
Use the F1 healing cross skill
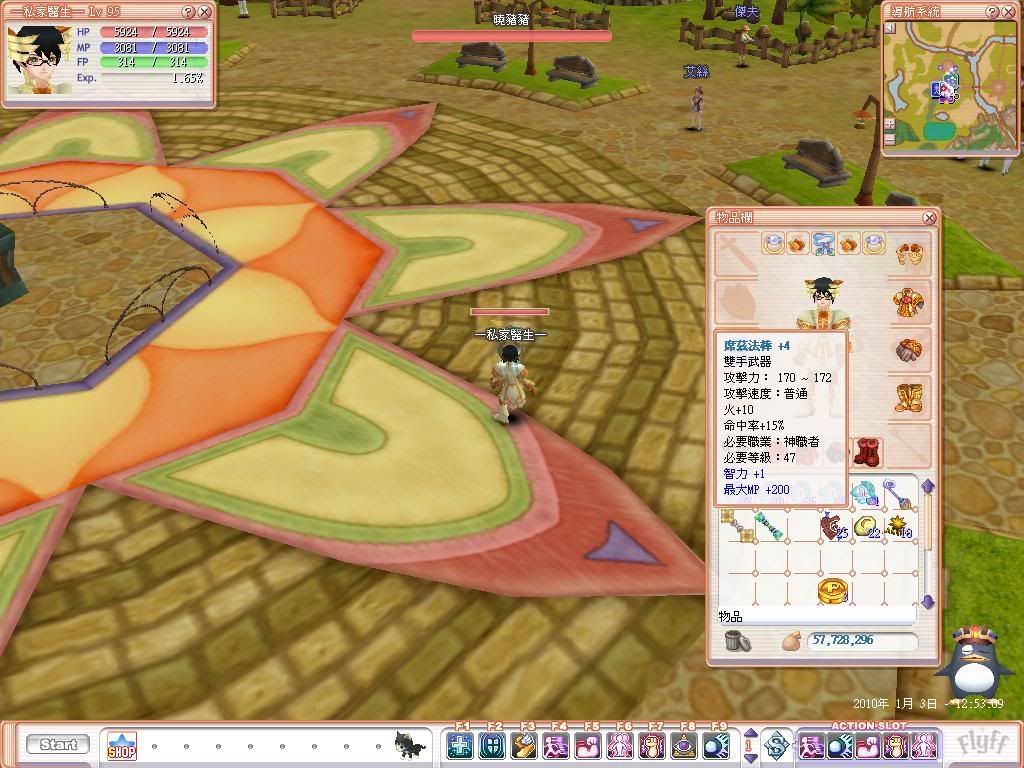(461, 745)
